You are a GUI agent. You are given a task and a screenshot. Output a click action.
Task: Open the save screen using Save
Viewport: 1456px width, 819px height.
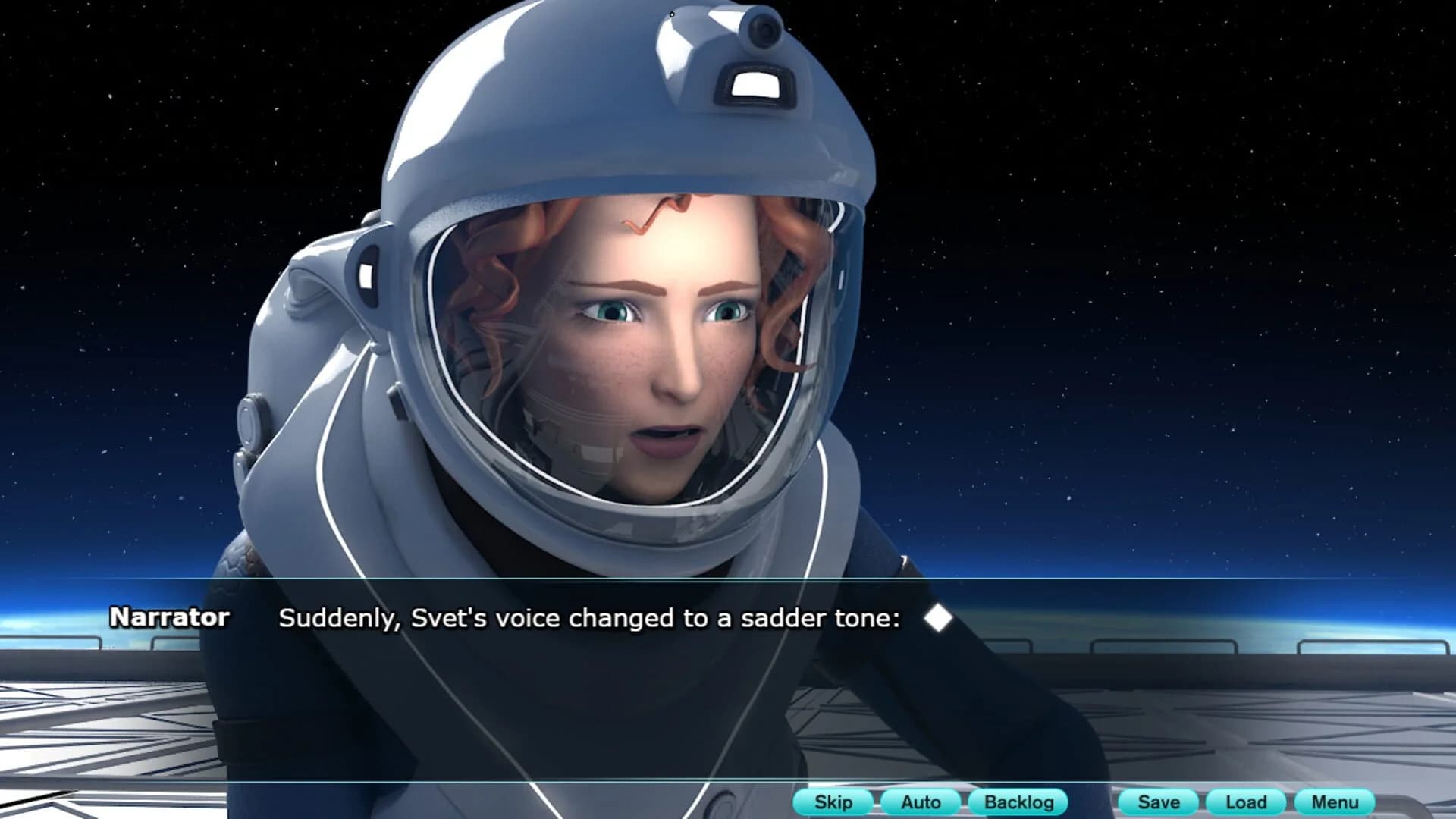(x=1159, y=802)
